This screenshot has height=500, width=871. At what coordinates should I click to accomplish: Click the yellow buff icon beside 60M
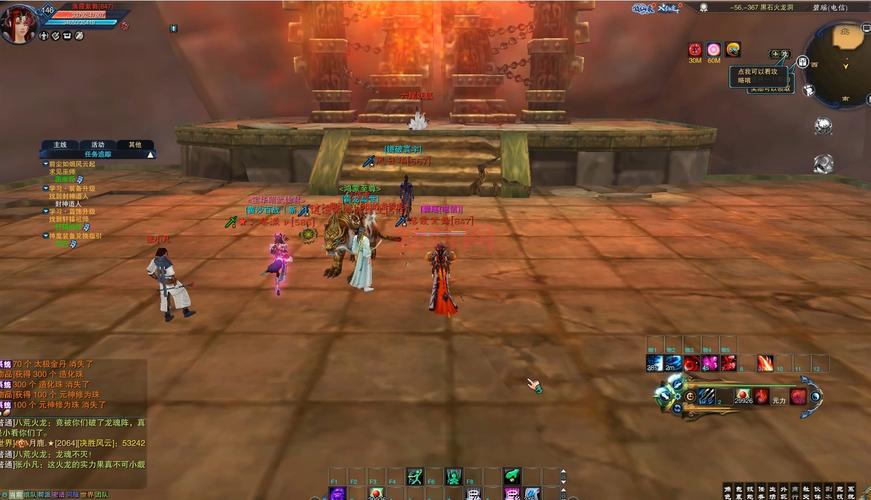732,49
